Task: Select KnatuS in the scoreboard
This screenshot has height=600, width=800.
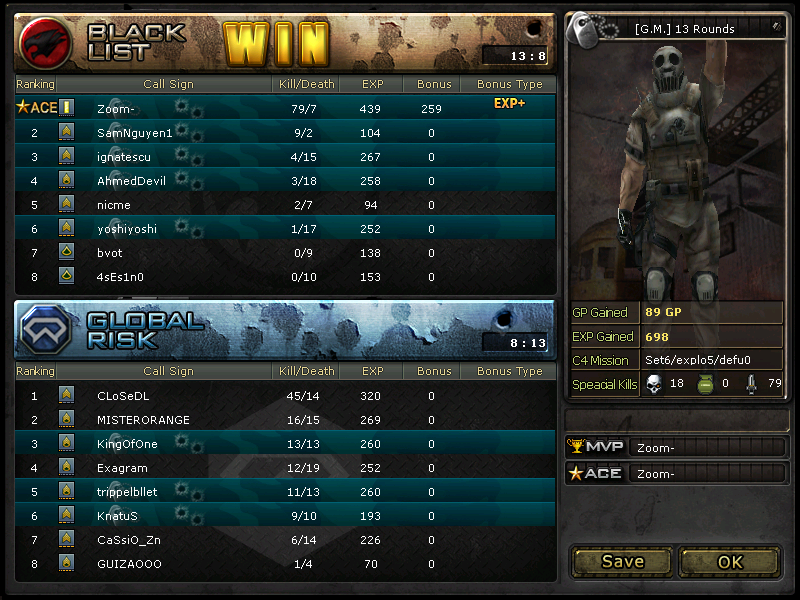Action: pos(117,515)
